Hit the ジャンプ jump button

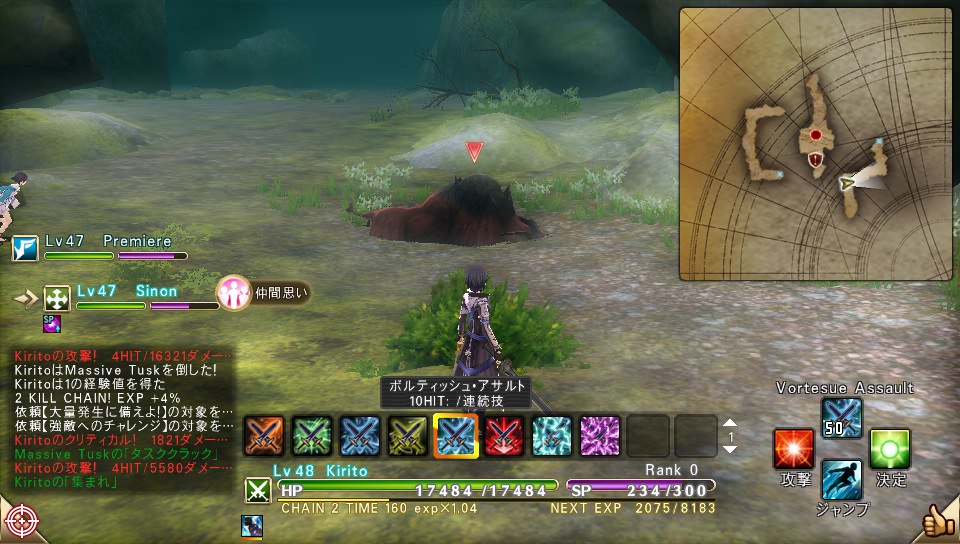[842, 482]
